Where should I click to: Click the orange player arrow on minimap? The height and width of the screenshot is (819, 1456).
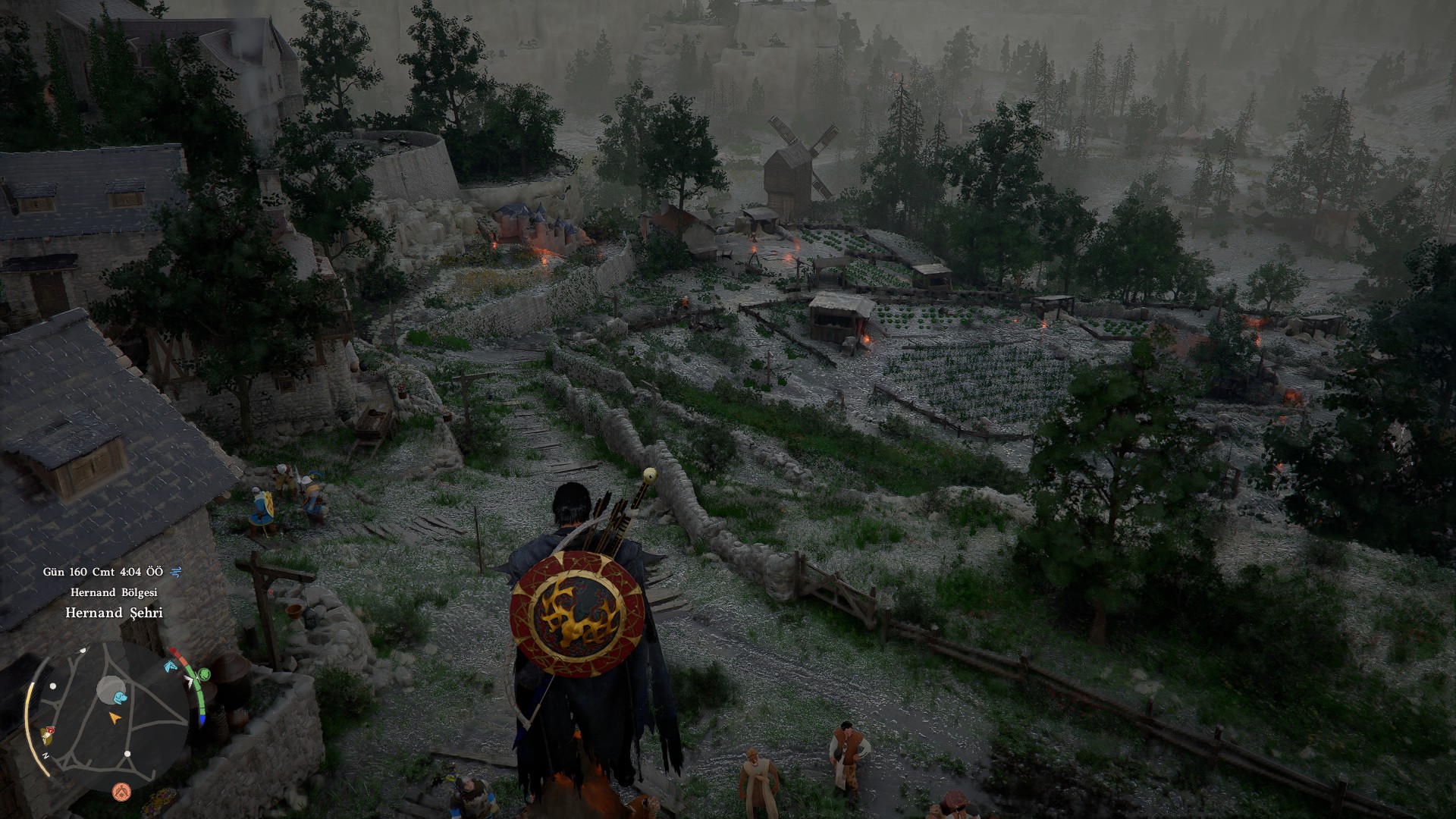[115, 716]
